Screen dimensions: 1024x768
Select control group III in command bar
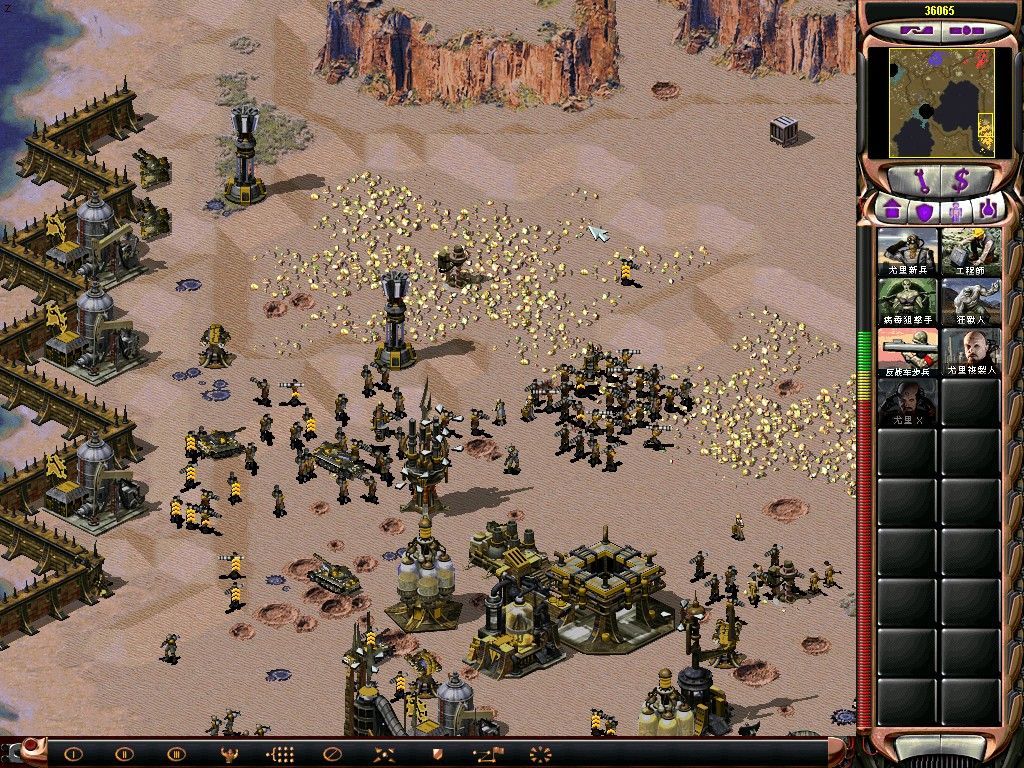tap(177, 754)
